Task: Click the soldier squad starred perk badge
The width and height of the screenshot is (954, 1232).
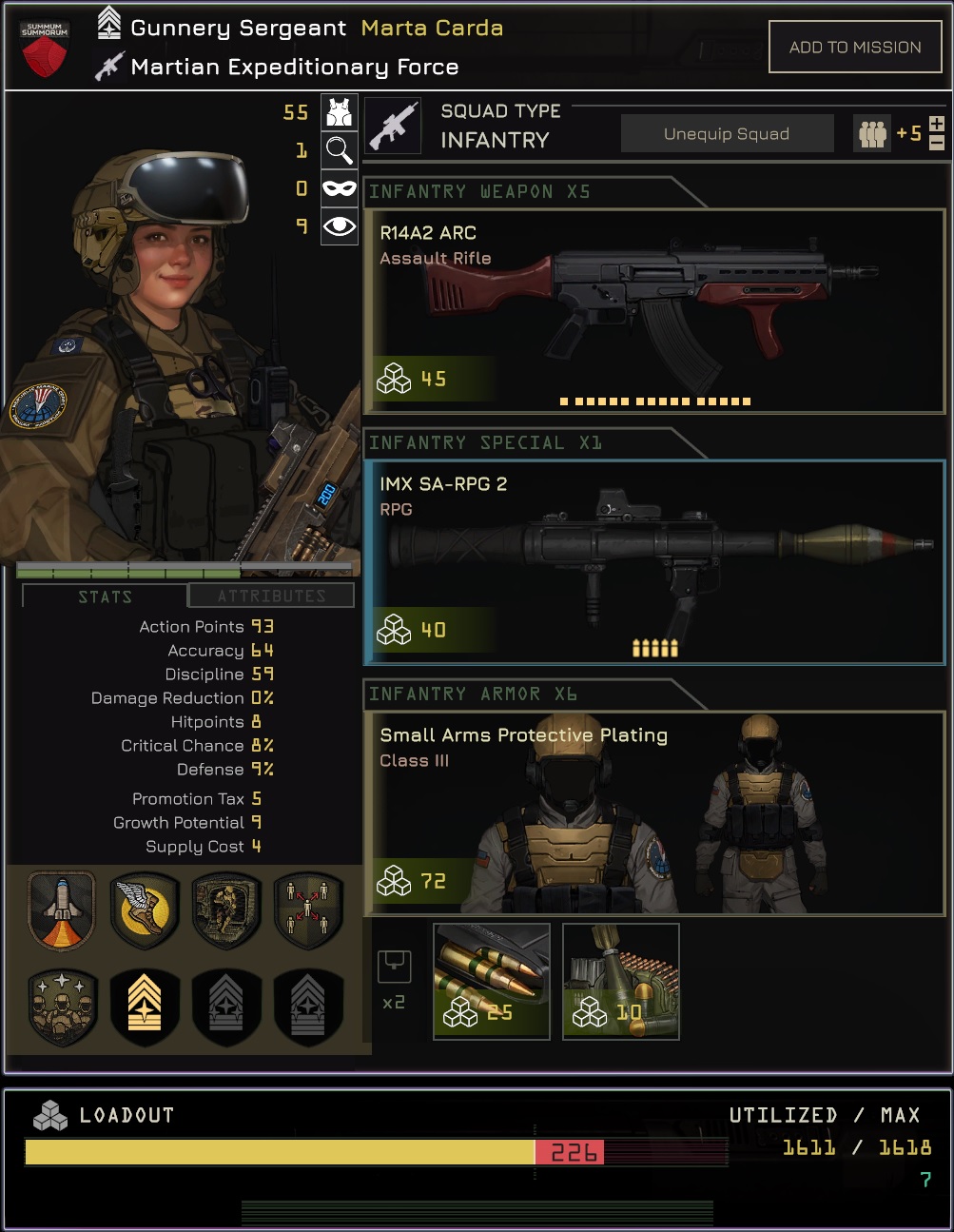Action: click(x=62, y=1006)
